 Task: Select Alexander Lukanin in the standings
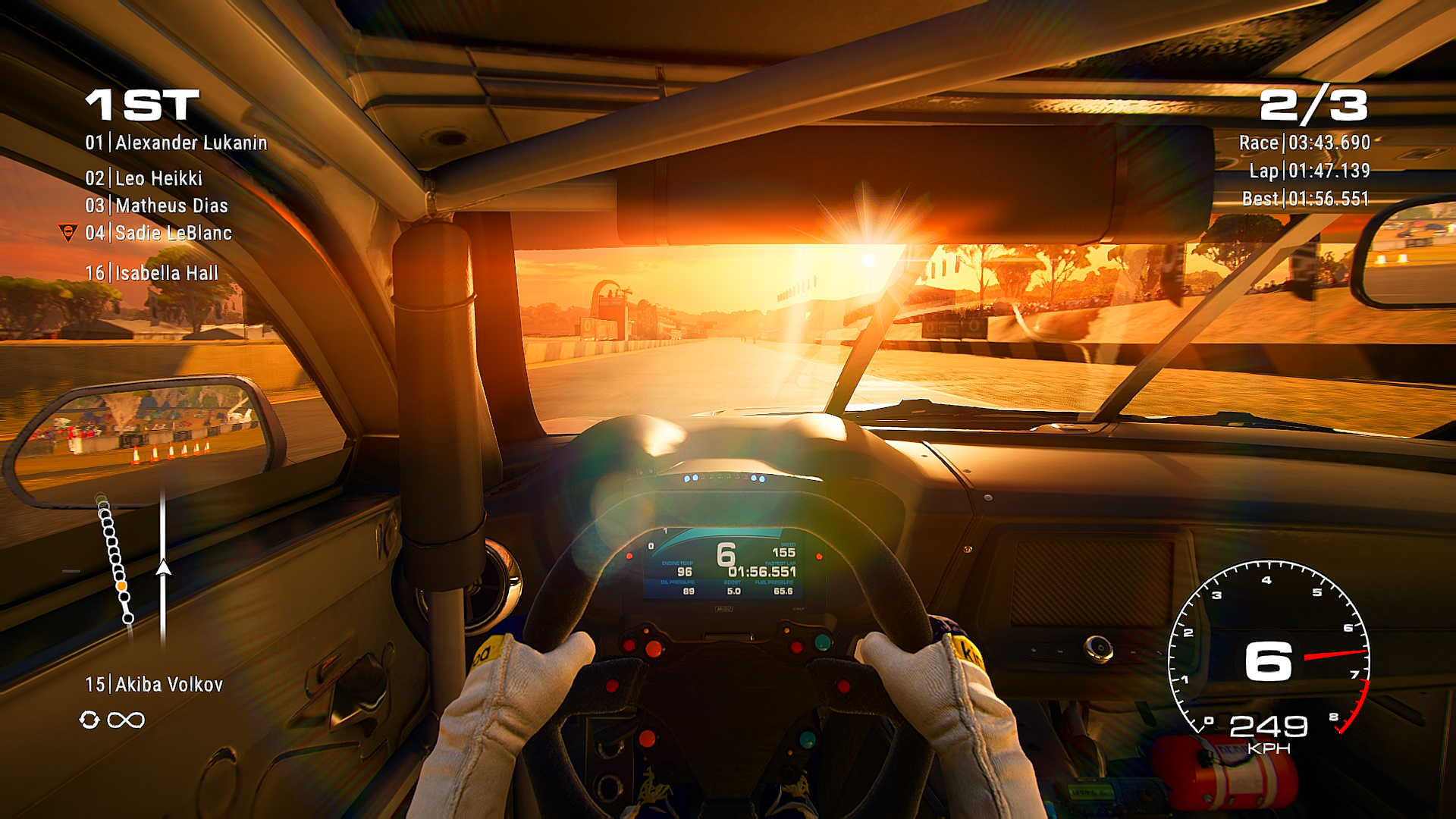pyautogui.click(x=176, y=143)
